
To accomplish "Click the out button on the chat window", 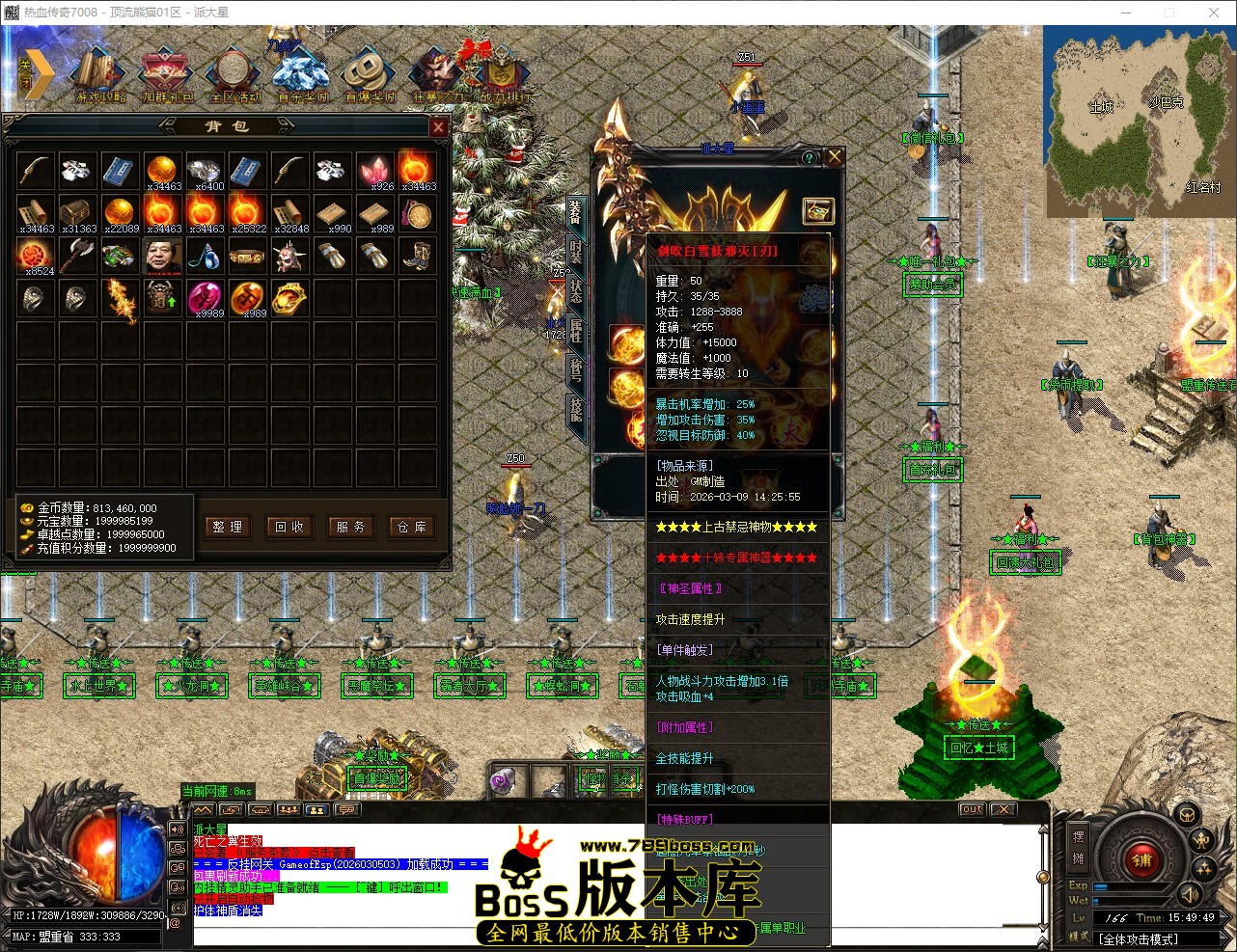I will [972, 809].
